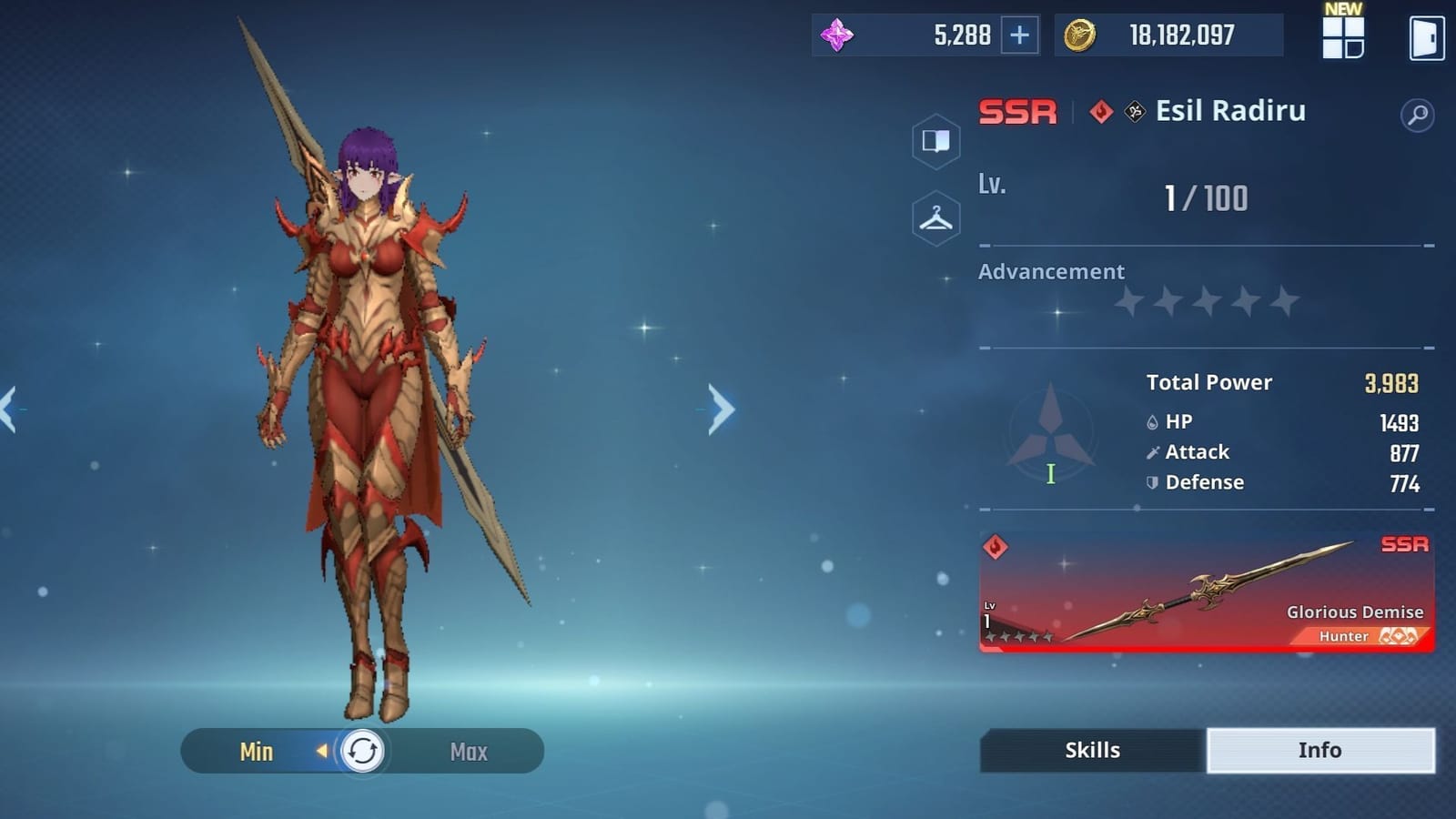
Task: Toggle character auto-rotate with circular arrow
Action: [x=362, y=751]
